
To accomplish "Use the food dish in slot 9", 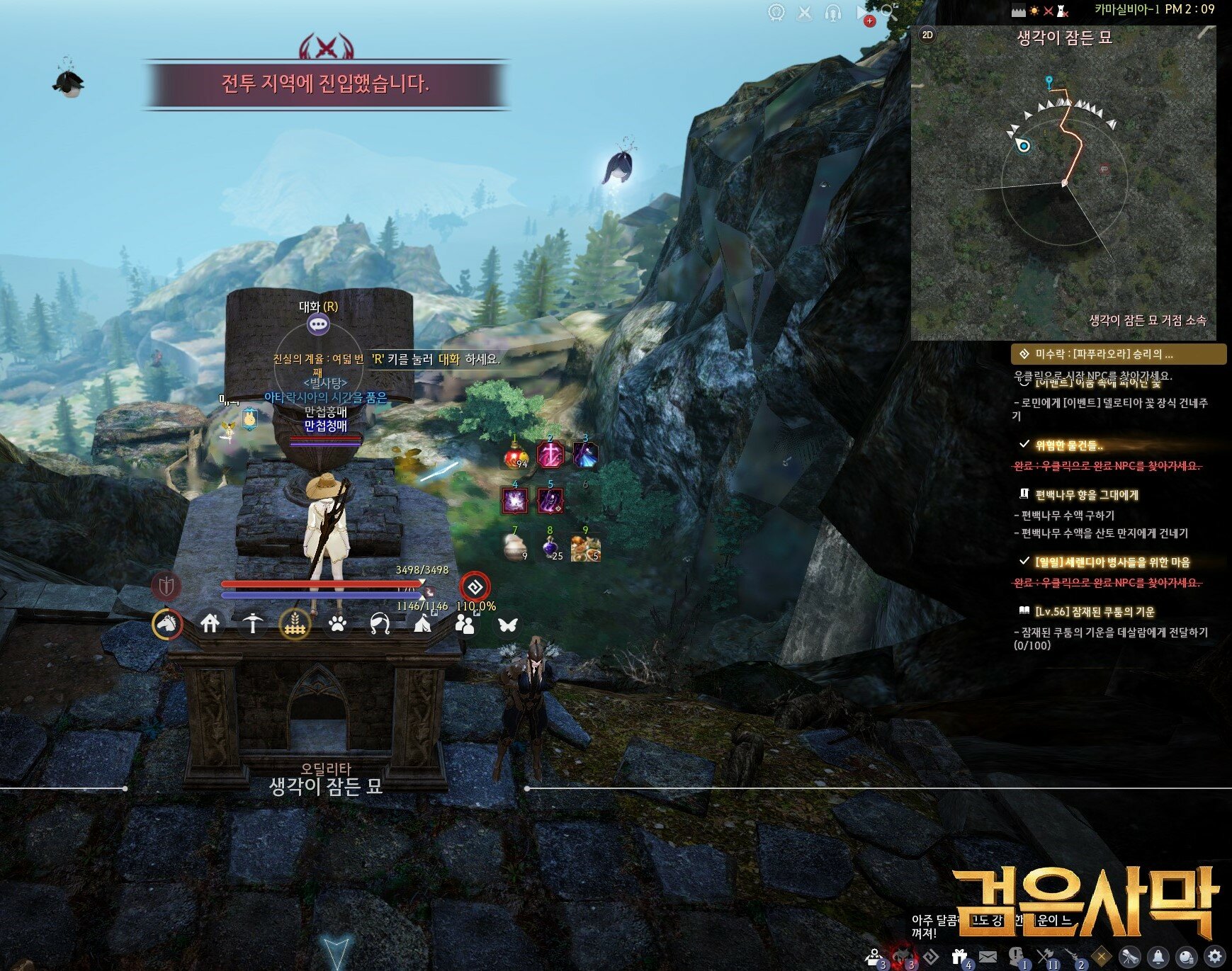I will pos(585,548).
